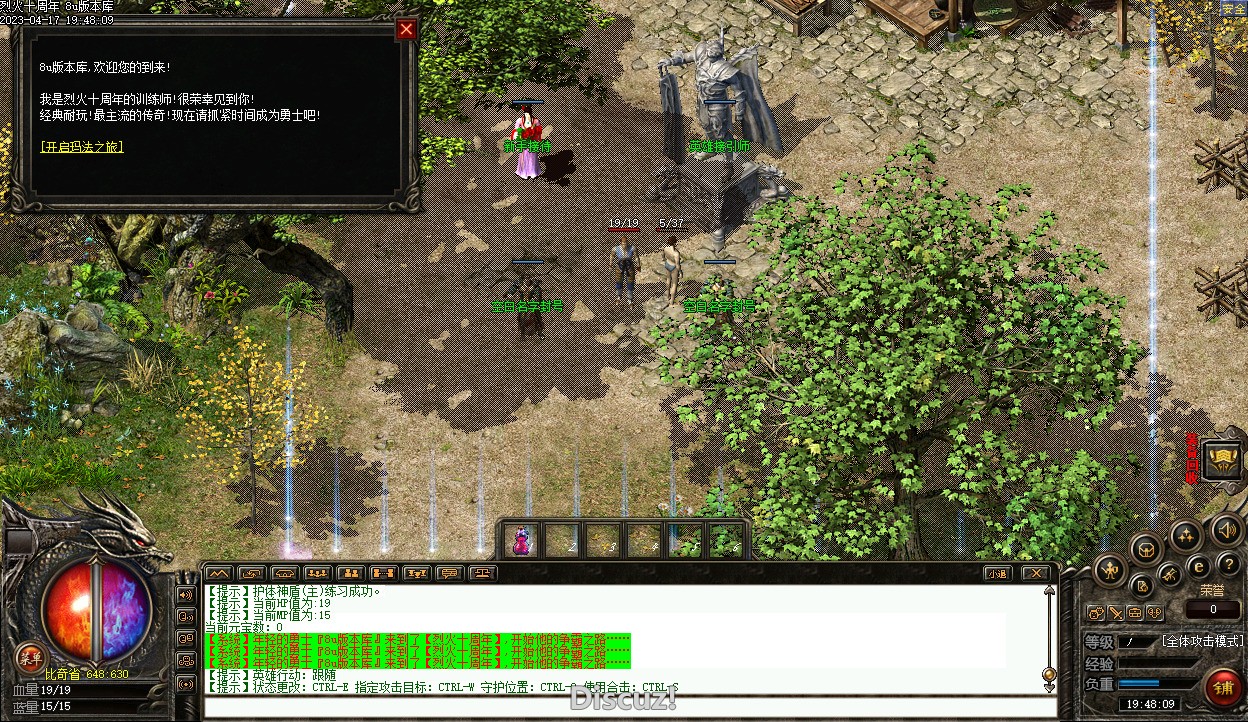The image size is (1248, 722).
Task: Click the round 'e' icon
Action: point(1199,566)
